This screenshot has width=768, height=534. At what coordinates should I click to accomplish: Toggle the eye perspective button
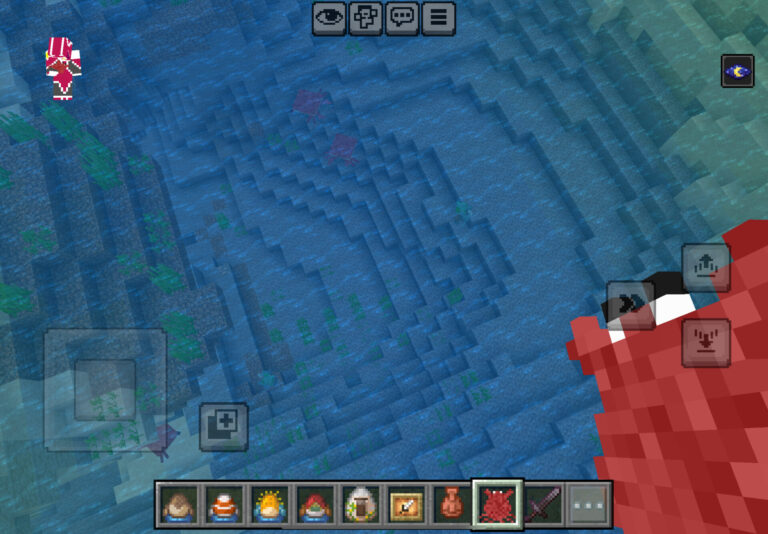point(329,18)
